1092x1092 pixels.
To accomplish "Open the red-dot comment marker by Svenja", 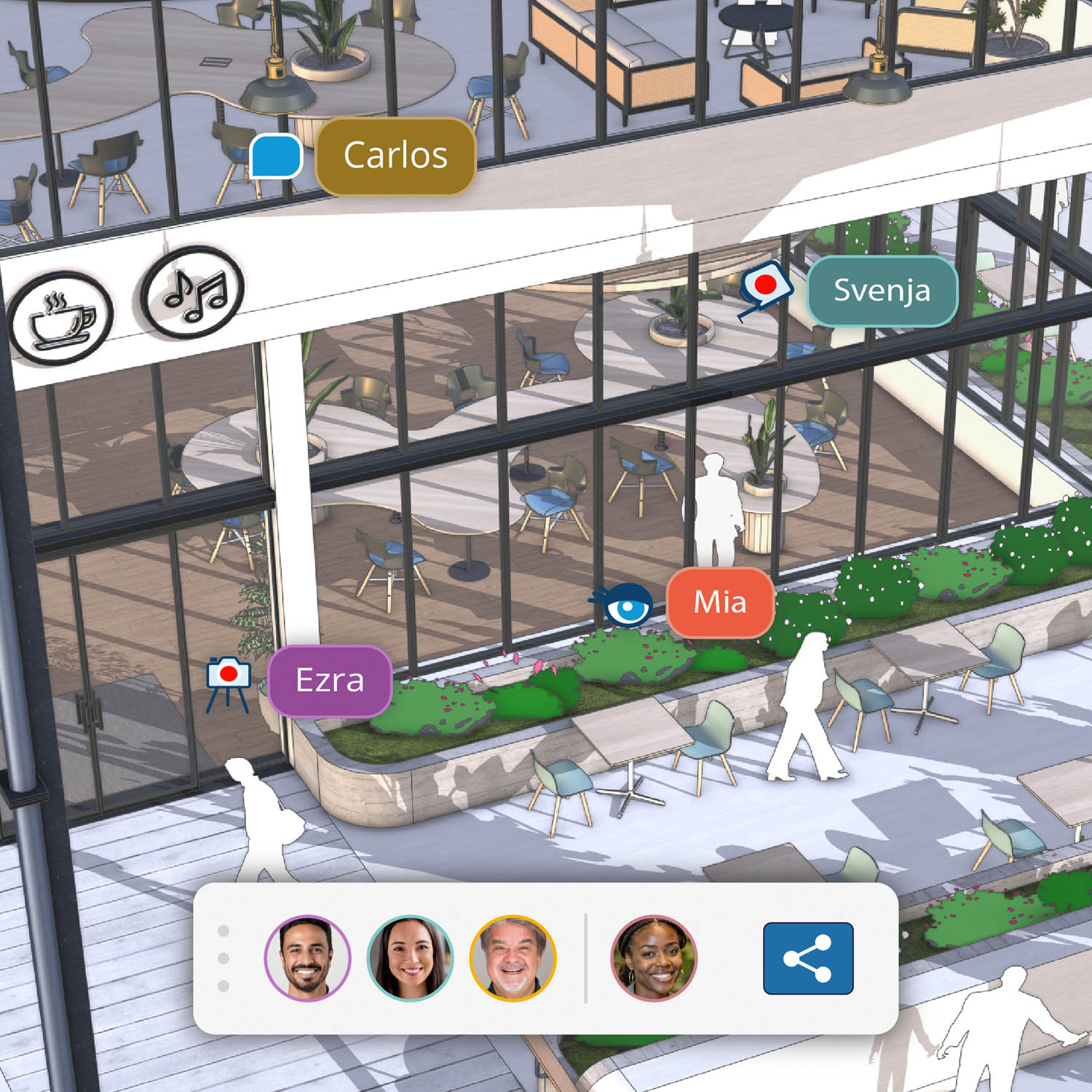I will point(764,285).
